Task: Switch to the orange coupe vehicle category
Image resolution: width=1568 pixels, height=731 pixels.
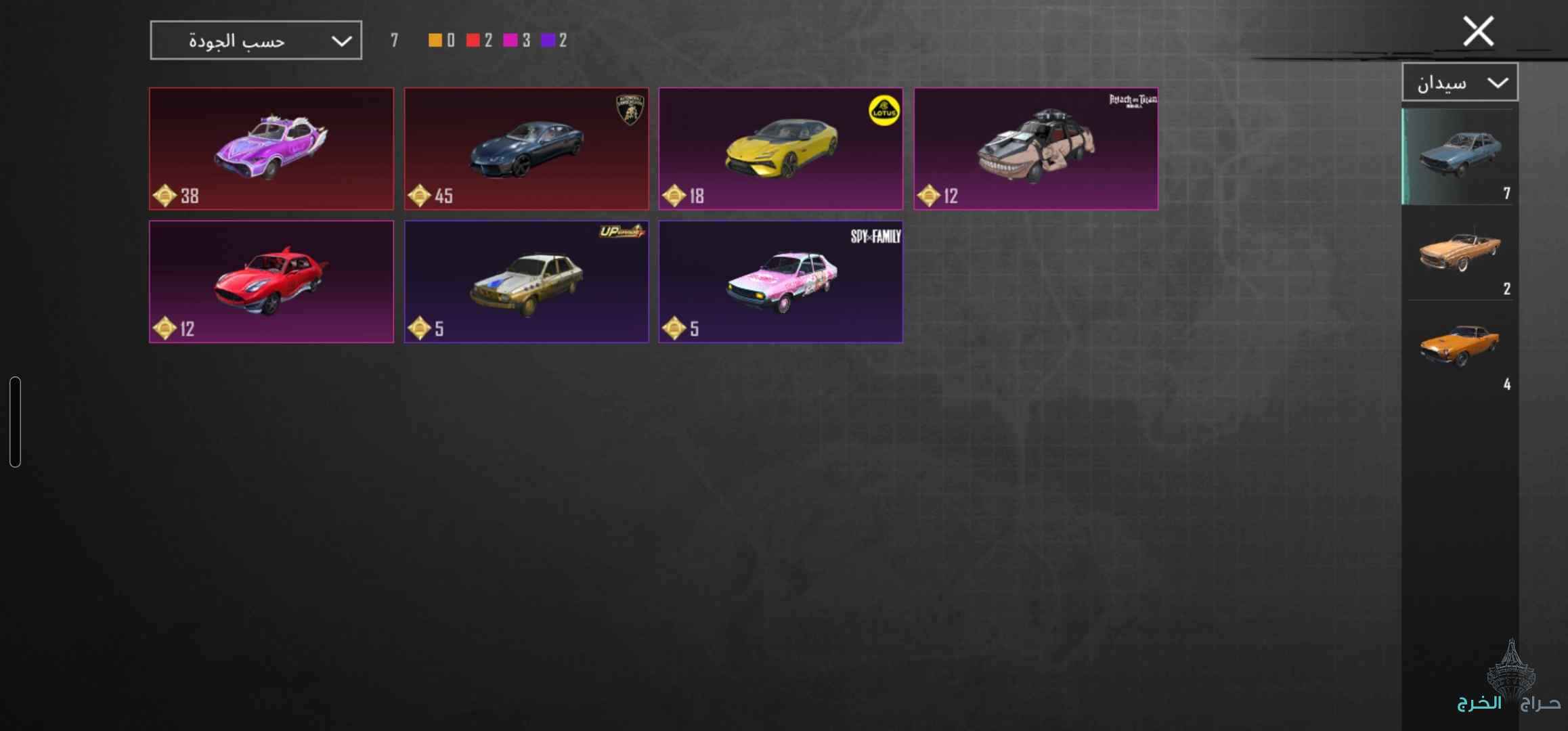Action: (x=1460, y=347)
